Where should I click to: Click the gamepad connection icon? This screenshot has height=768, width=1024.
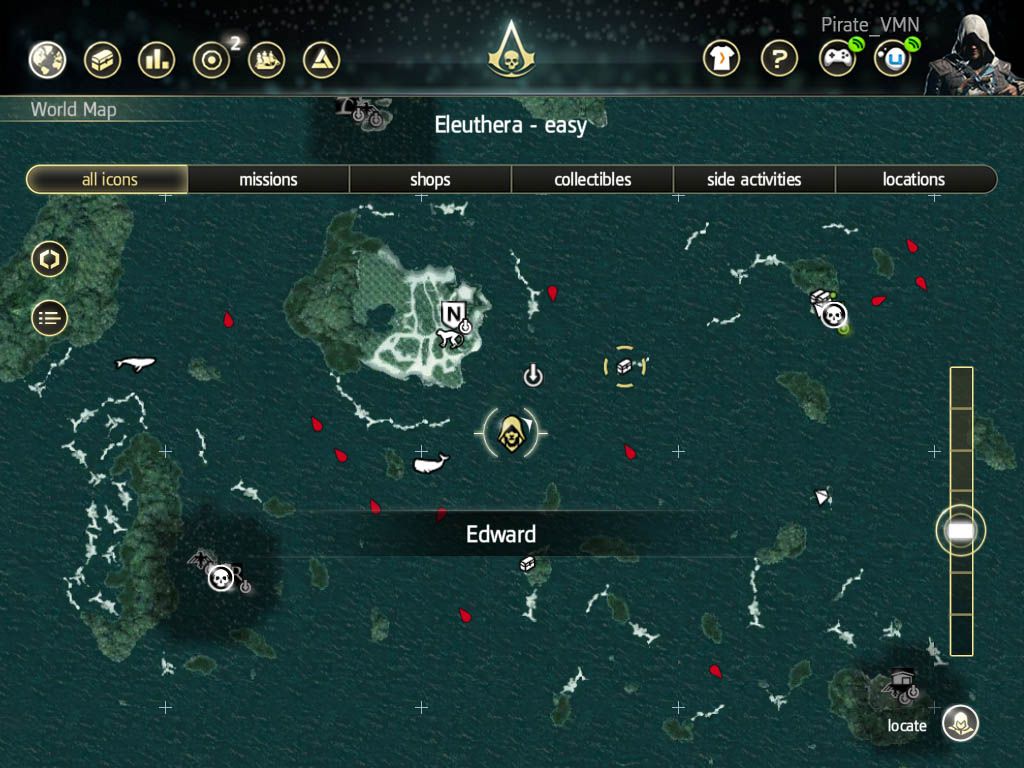point(837,59)
